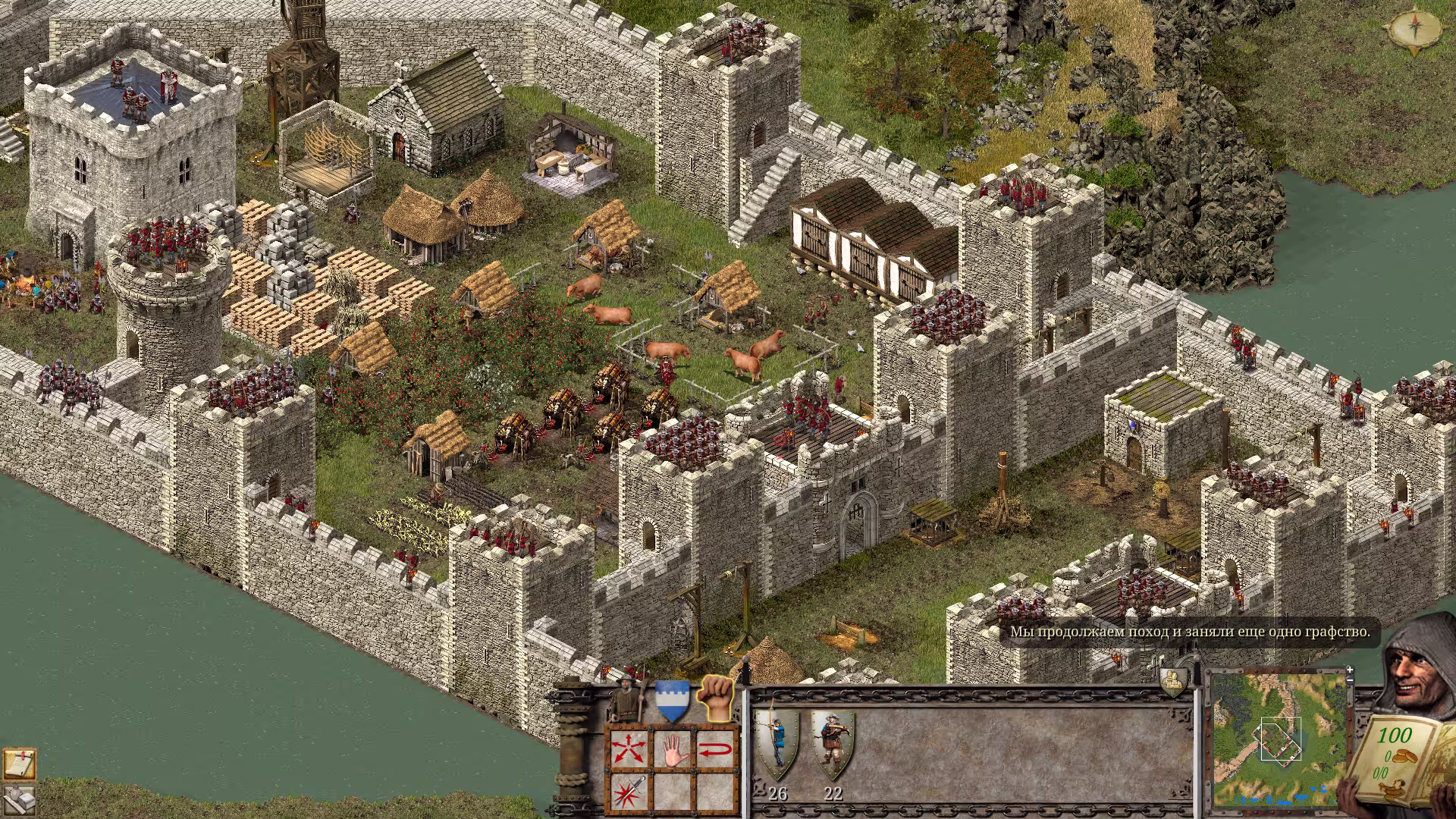This screenshot has height=819, width=1456.
Task: Activate the red spread-arrows stance button
Action: click(x=629, y=751)
